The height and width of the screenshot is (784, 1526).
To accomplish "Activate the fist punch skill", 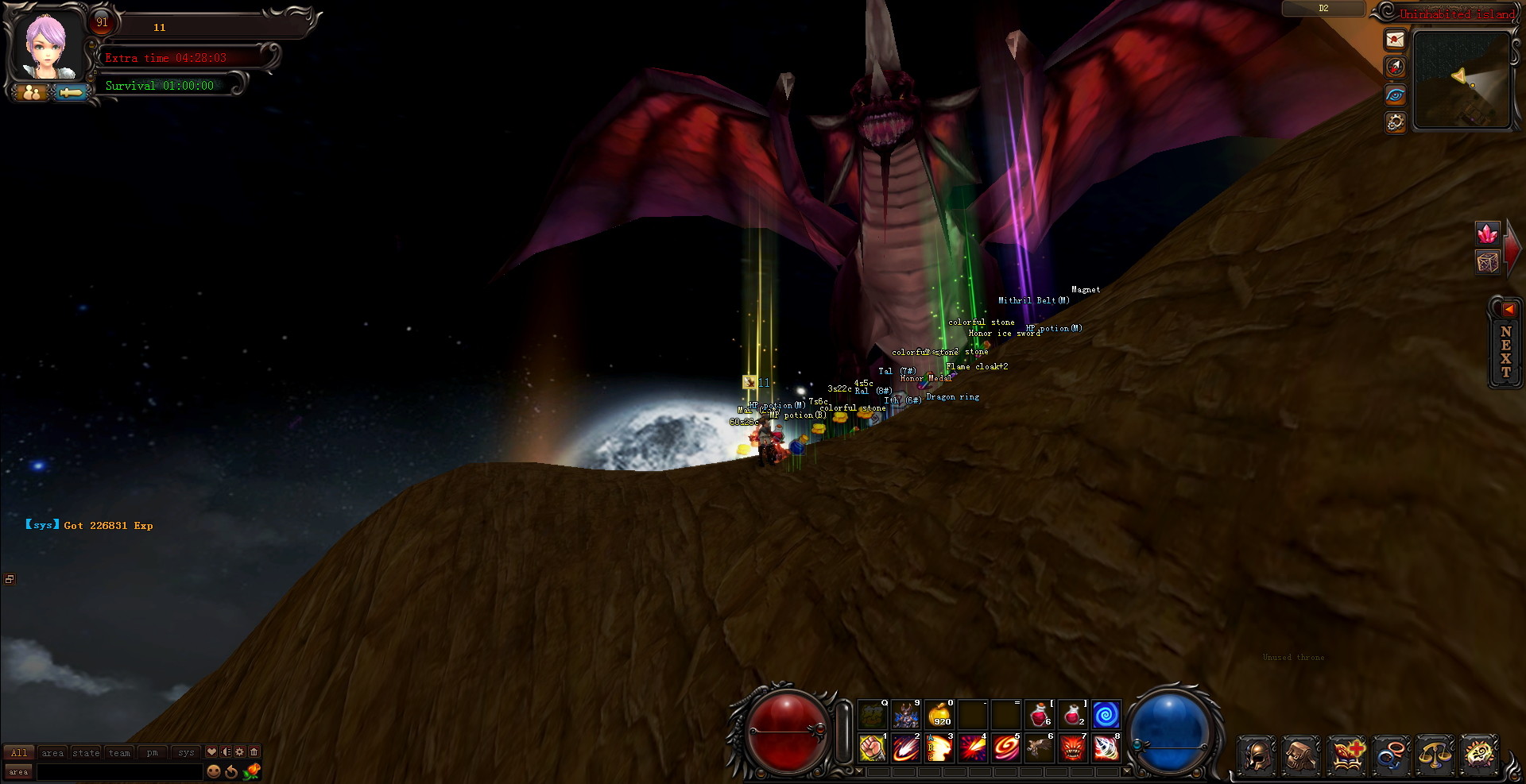I will coord(872,748).
